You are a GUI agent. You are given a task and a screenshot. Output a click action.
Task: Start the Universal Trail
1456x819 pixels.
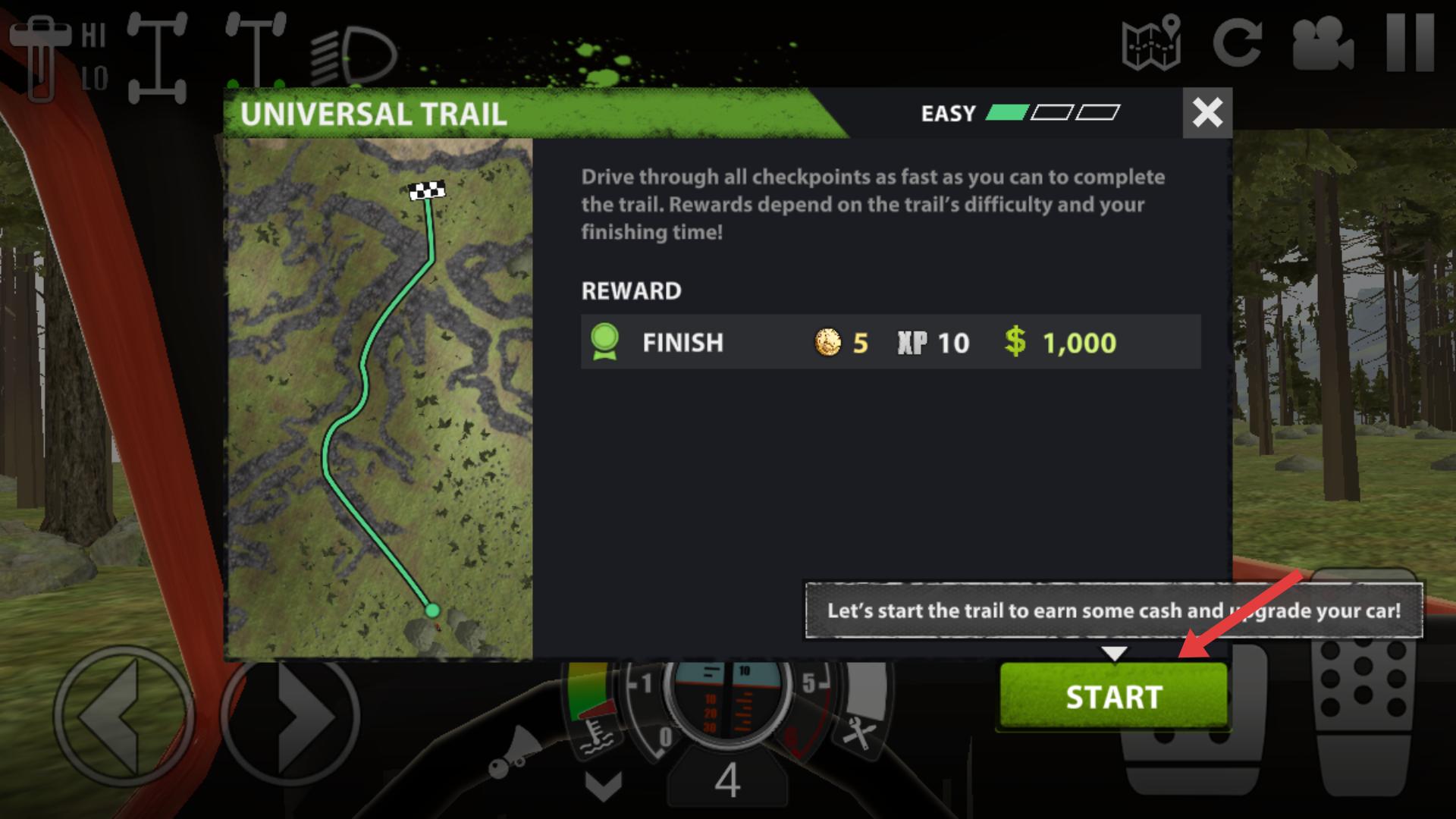1112,696
